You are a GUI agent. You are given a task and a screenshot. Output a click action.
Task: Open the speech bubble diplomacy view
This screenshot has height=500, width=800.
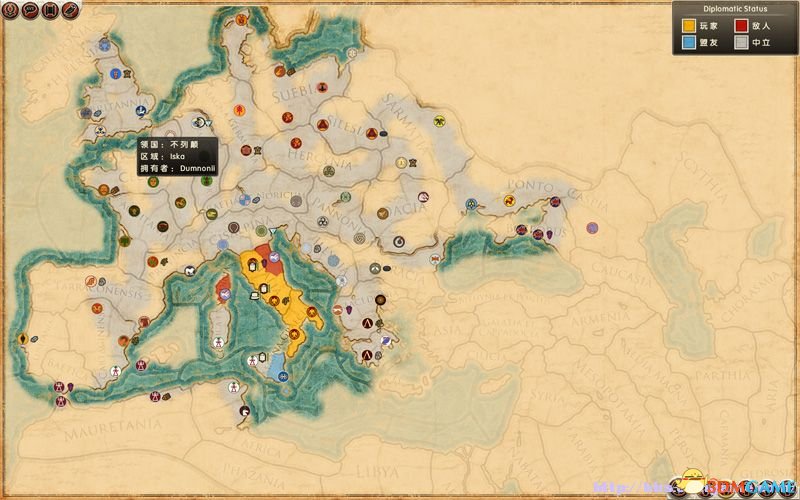click(x=30, y=11)
